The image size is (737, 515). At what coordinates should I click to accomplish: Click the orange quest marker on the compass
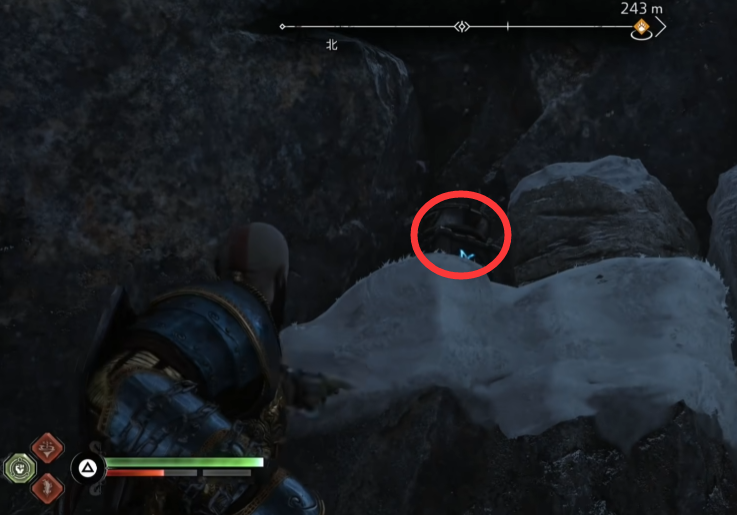click(x=641, y=28)
